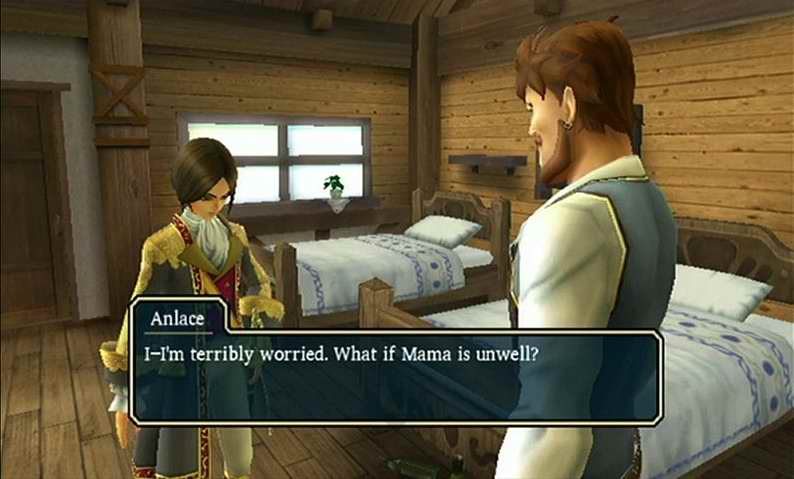794x479 pixels.
Task: Advance Anlace's dialogue box
Action: (x=396, y=377)
